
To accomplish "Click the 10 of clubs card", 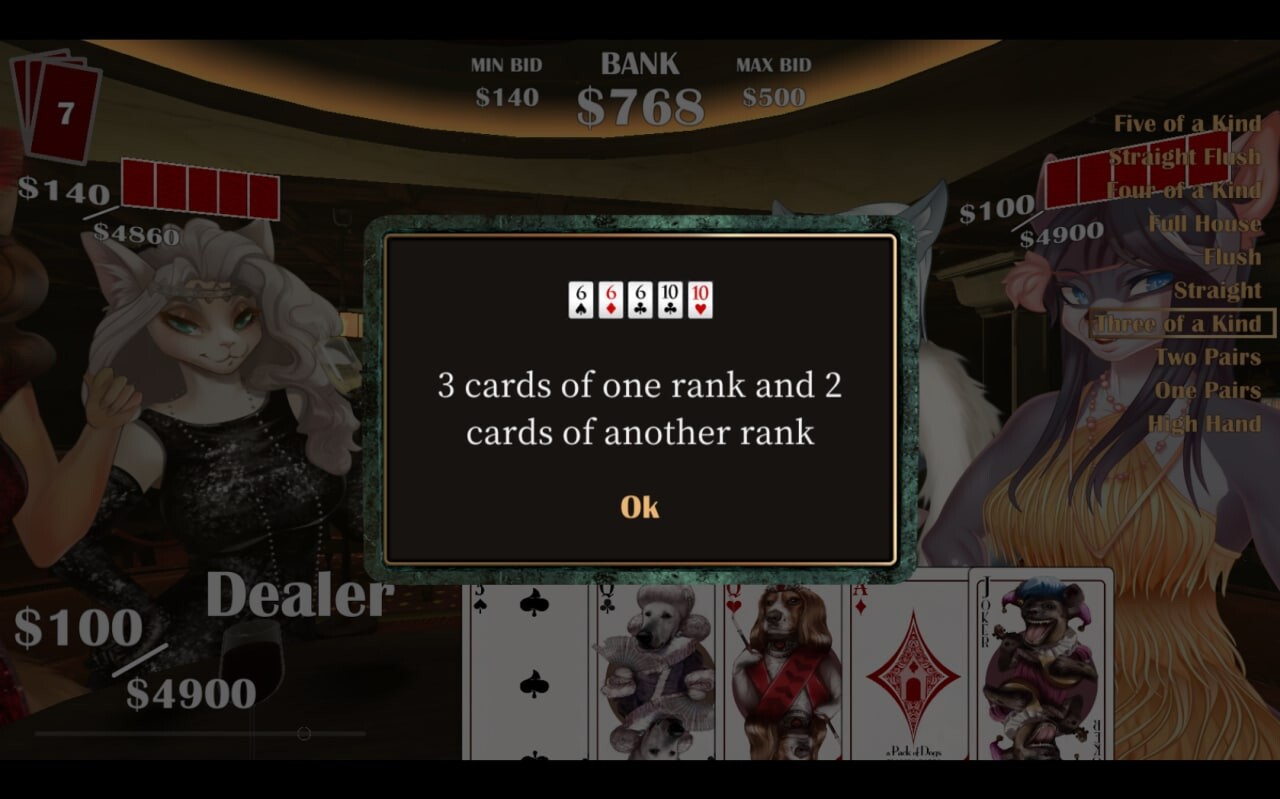I will (668, 297).
